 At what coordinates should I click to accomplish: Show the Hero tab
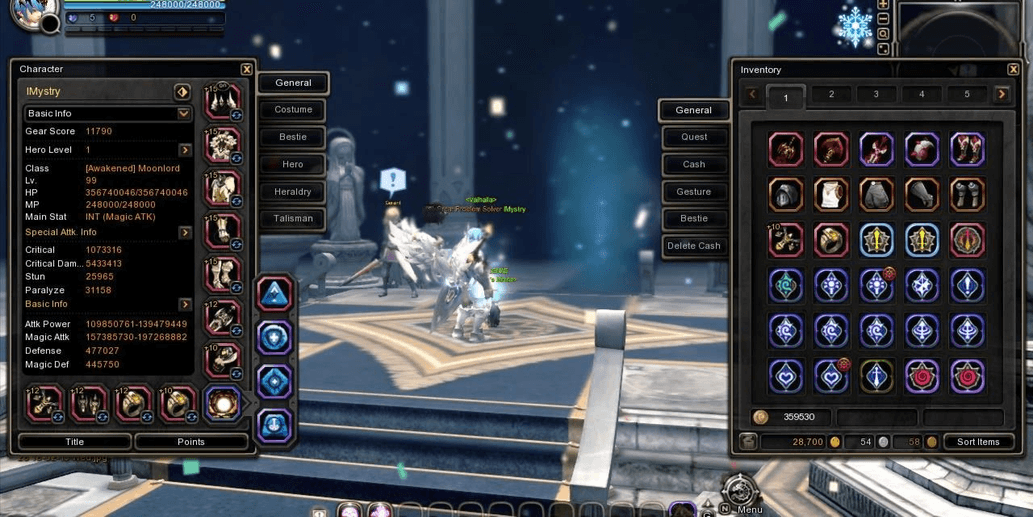293,164
